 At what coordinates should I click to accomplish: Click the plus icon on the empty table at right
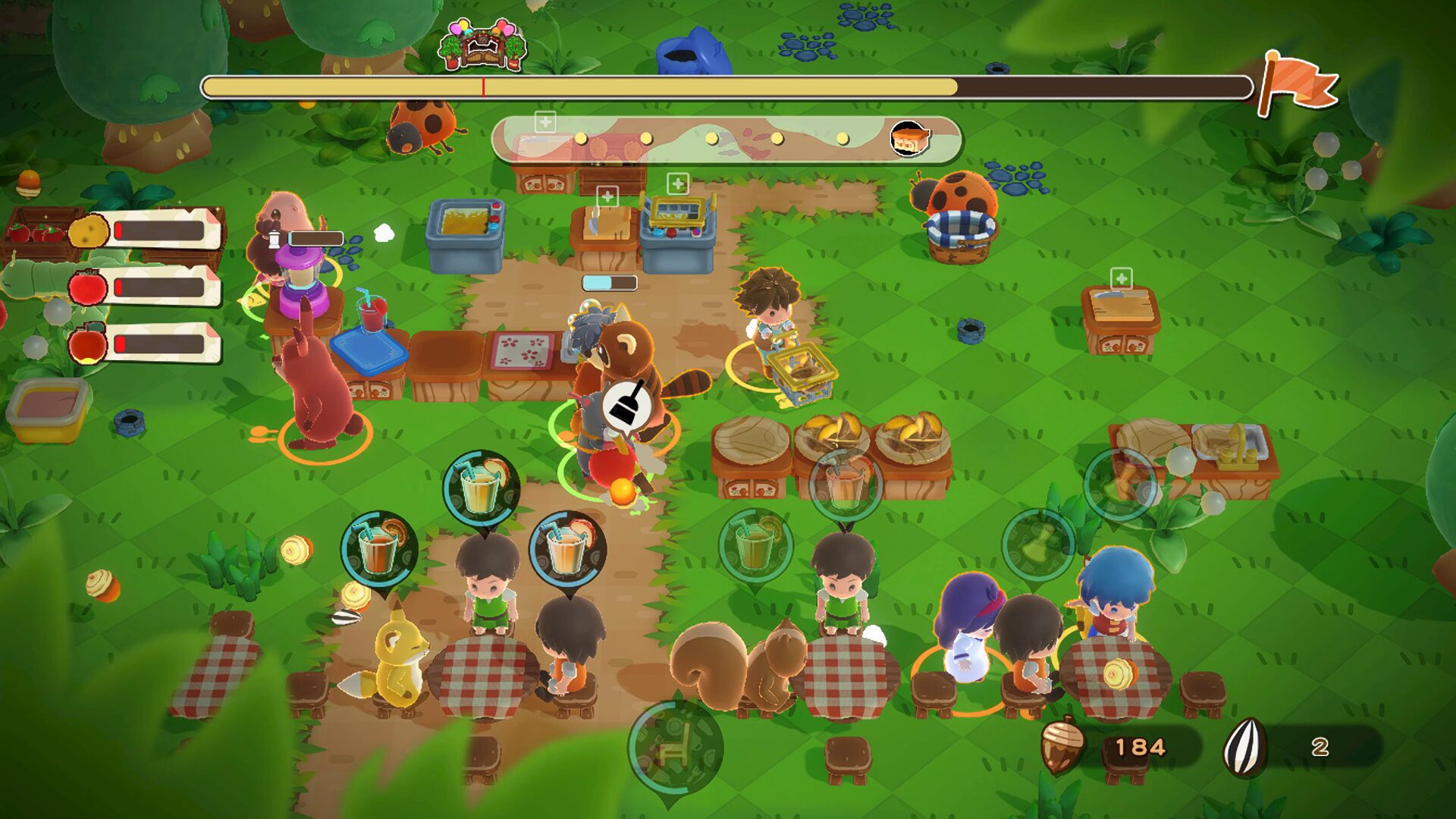click(x=1120, y=278)
